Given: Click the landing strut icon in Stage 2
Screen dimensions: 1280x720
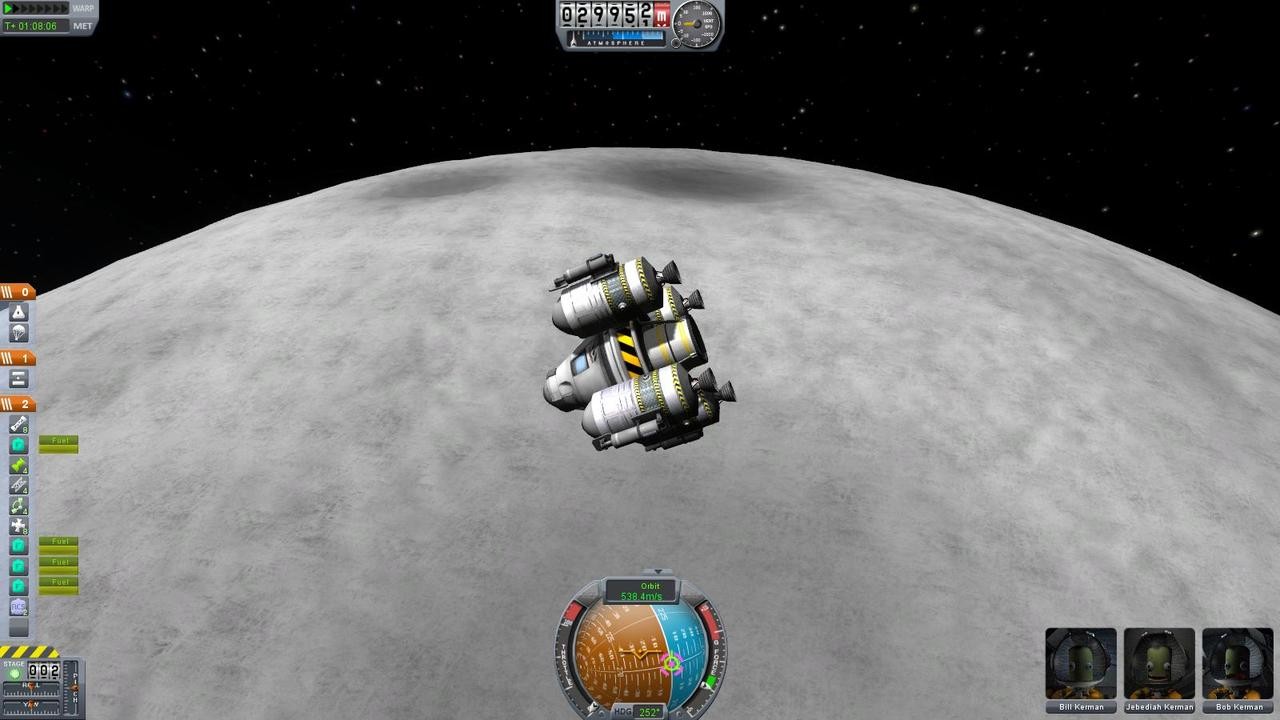Looking at the screenshot, I should pyautogui.click(x=19, y=487).
